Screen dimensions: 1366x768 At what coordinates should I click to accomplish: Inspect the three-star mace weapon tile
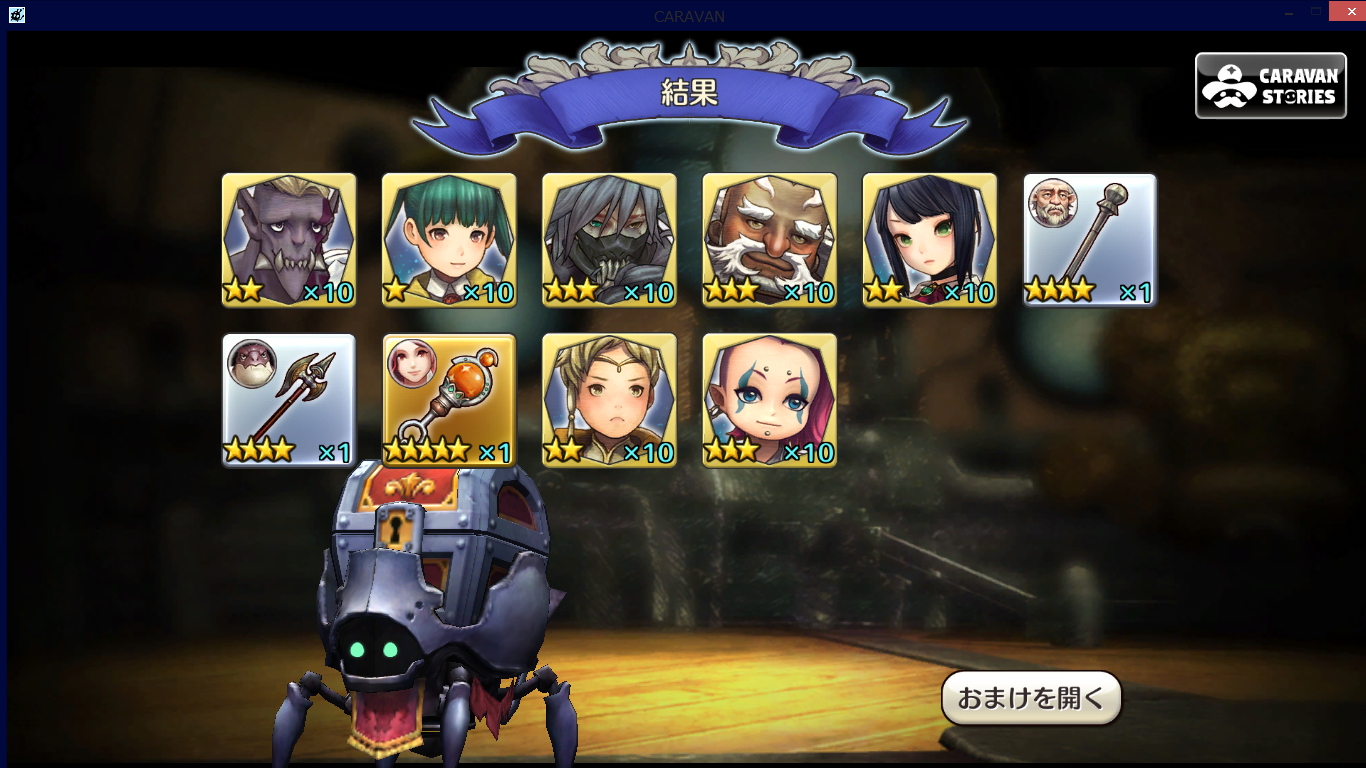1089,240
